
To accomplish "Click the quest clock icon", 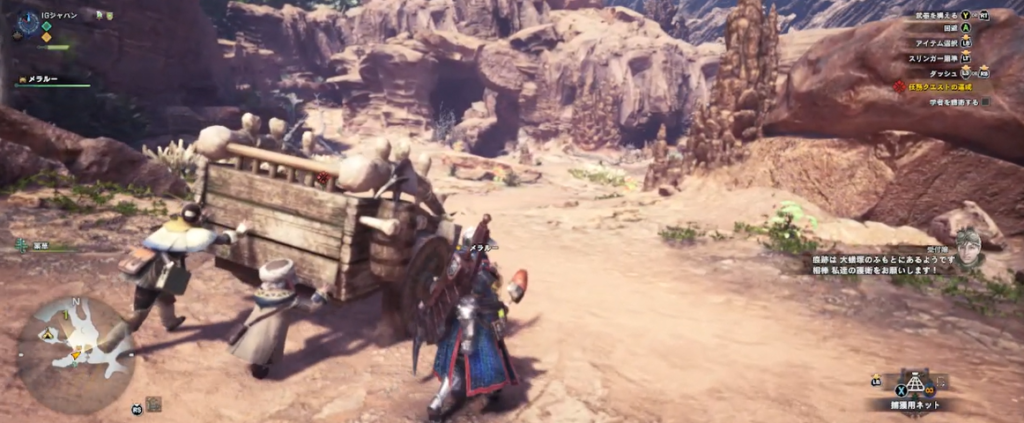I will coord(27,22).
